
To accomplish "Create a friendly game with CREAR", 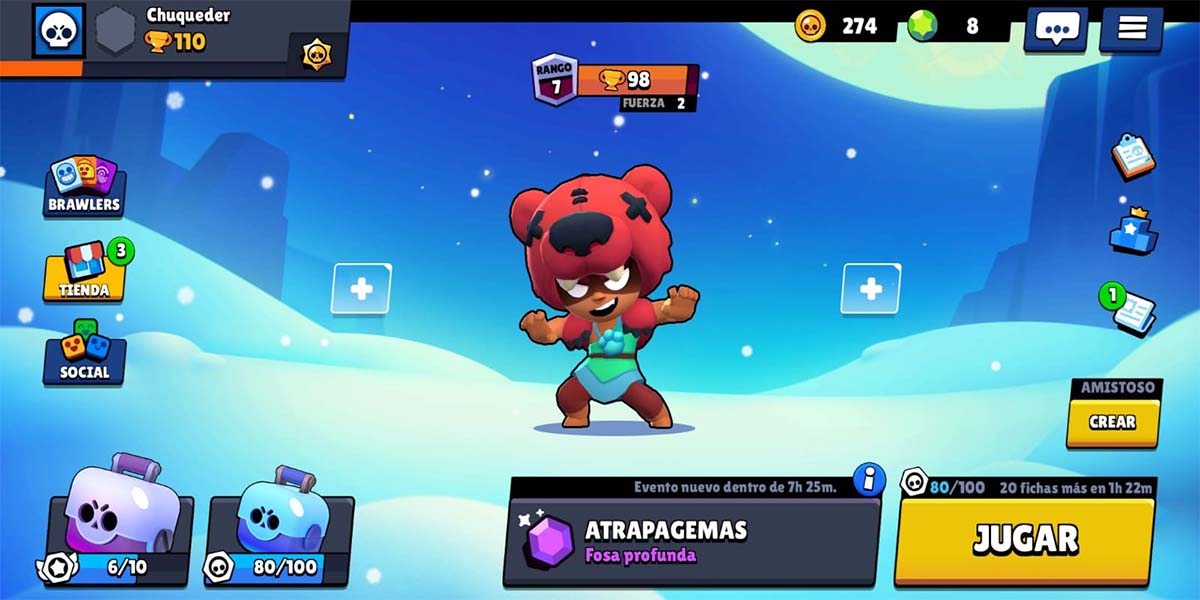I will [x=1112, y=422].
